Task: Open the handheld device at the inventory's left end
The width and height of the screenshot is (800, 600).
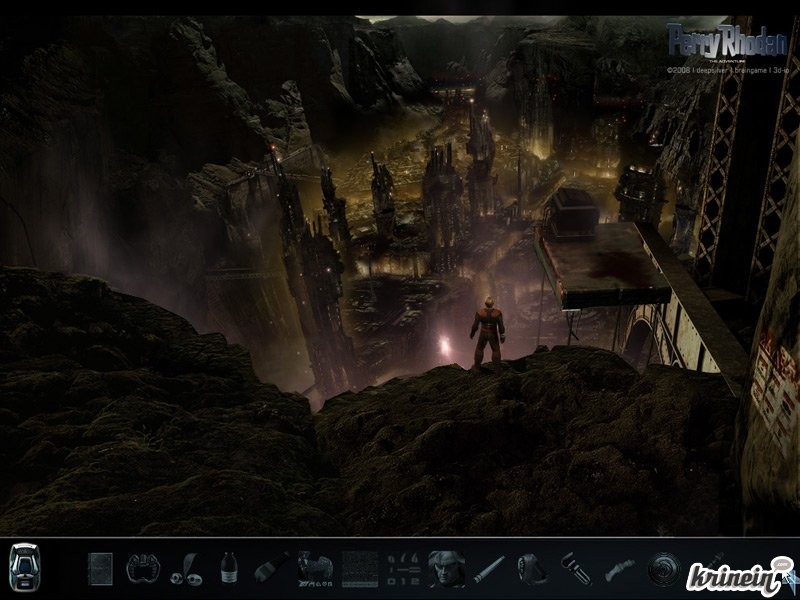Action: tap(24, 568)
